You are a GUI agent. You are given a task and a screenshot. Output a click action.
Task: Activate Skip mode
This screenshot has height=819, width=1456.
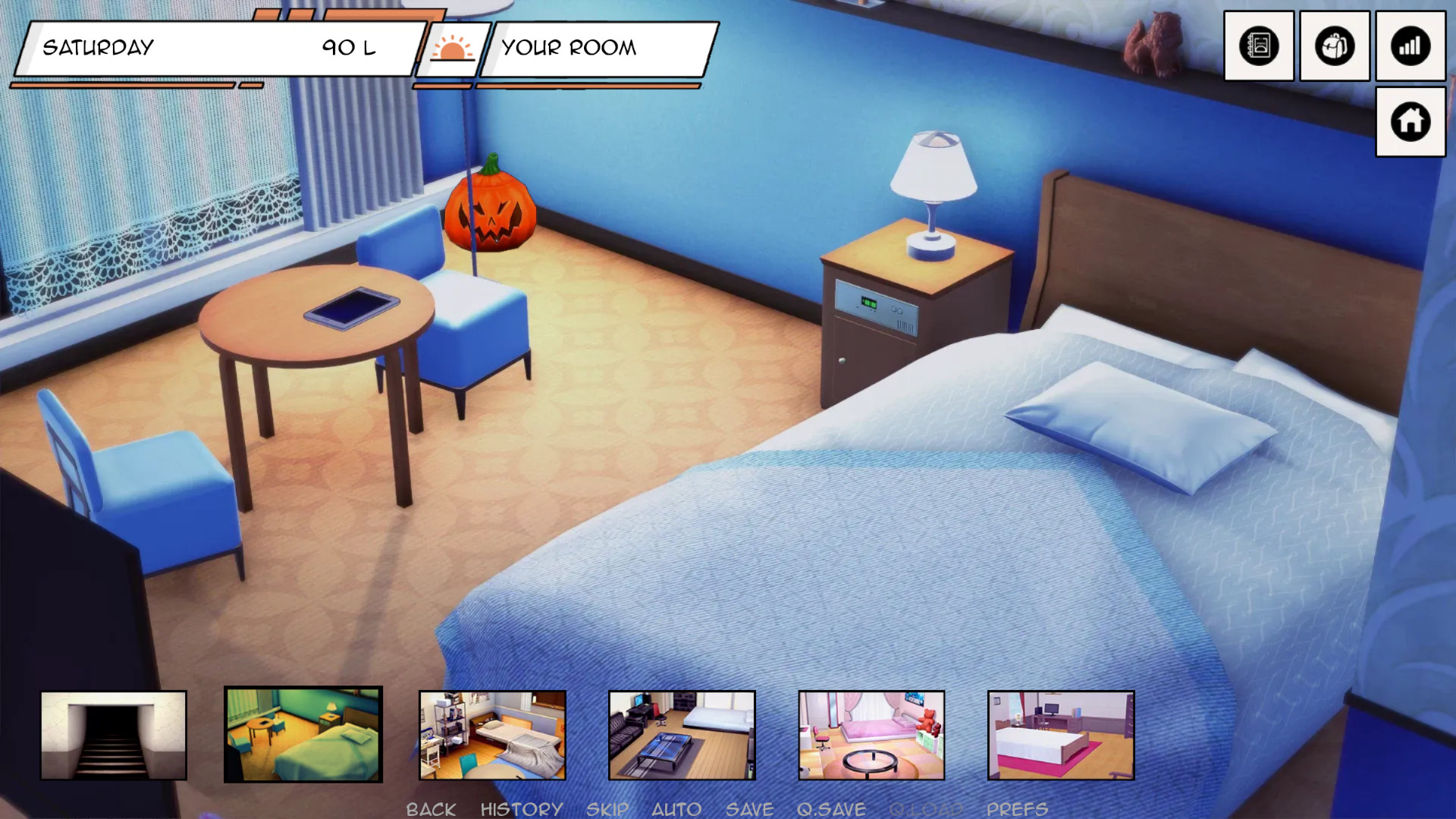point(607,809)
